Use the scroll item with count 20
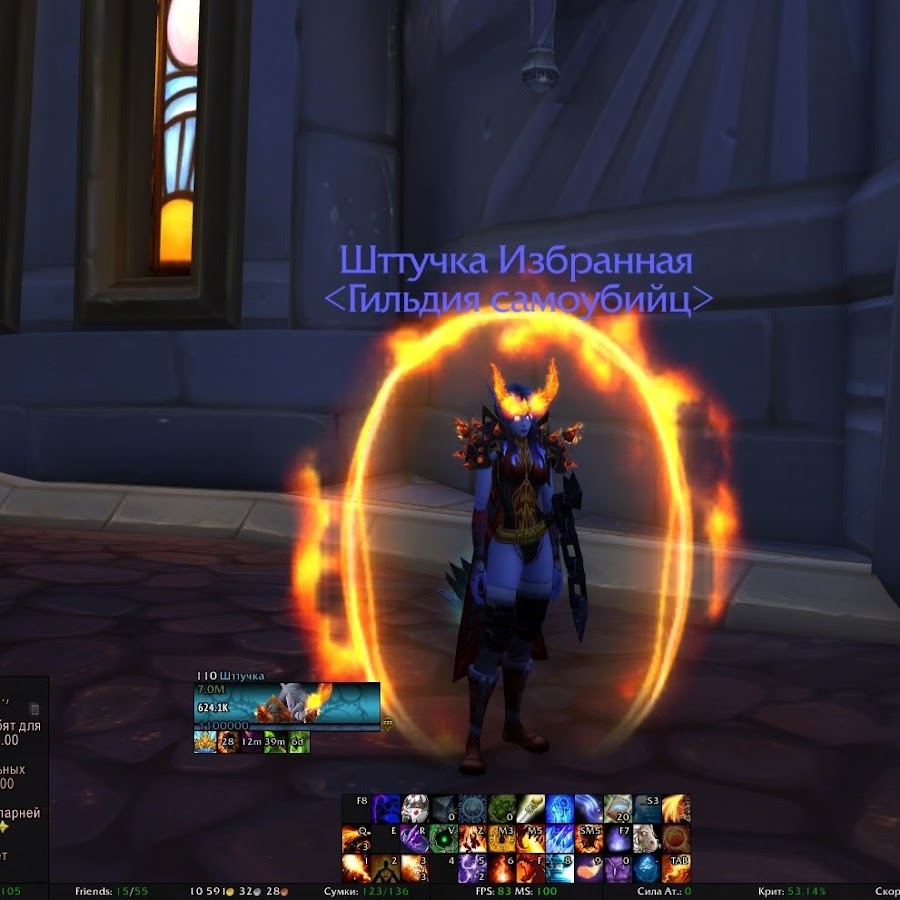 617,809
